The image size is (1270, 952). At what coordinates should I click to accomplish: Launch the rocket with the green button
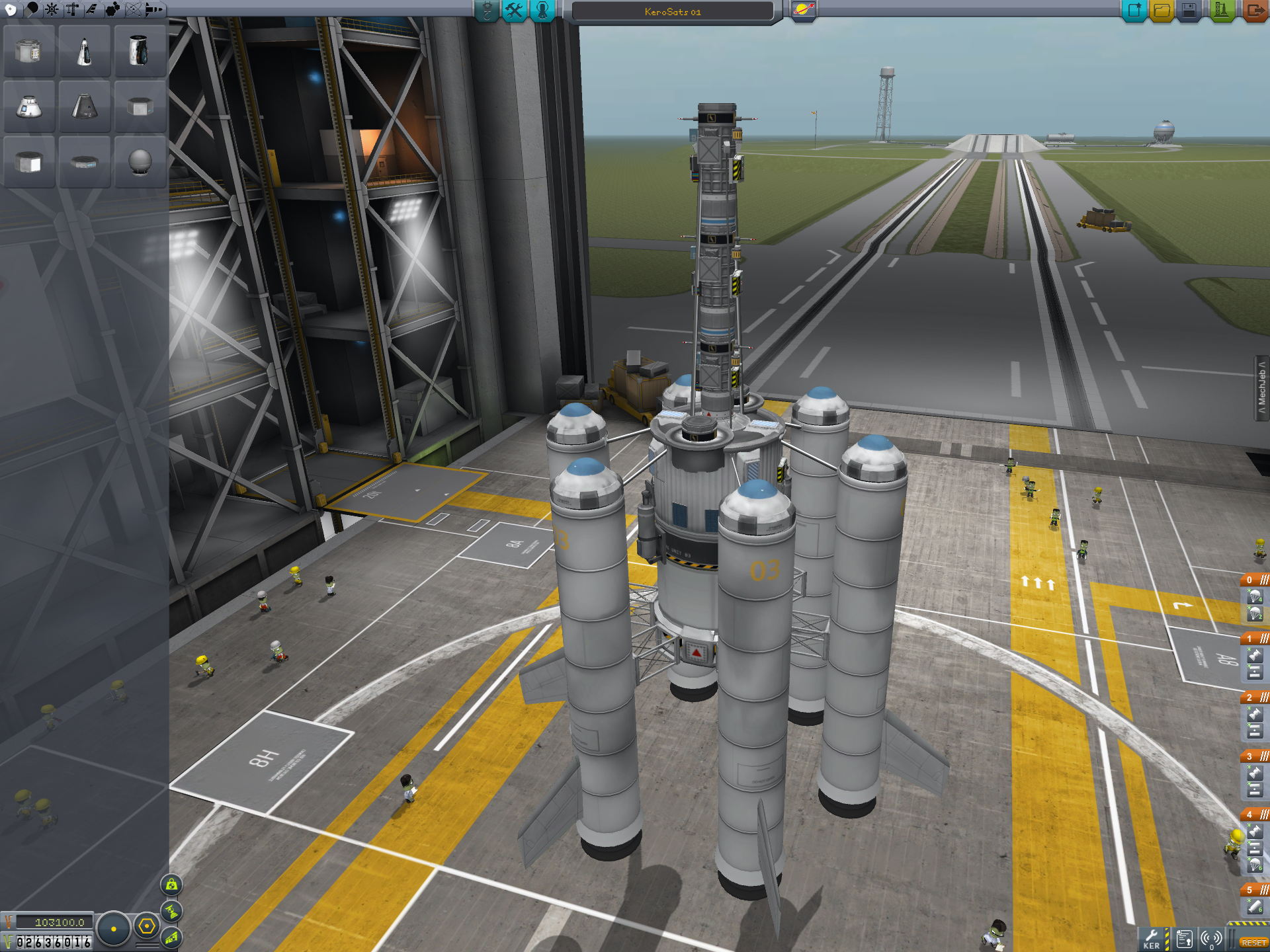pos(1221,11)
